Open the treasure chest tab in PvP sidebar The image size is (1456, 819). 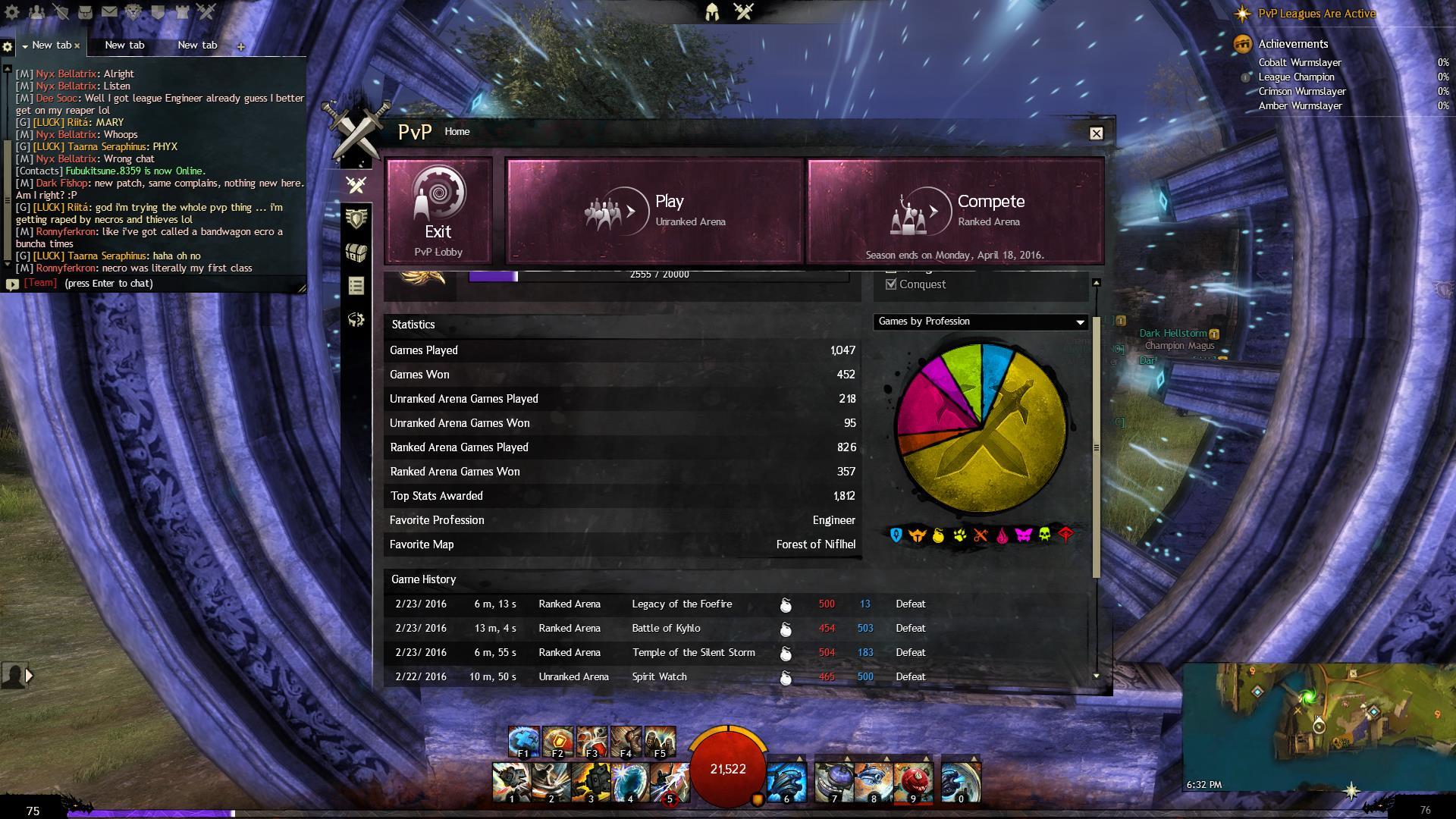[x=356, y=253]
